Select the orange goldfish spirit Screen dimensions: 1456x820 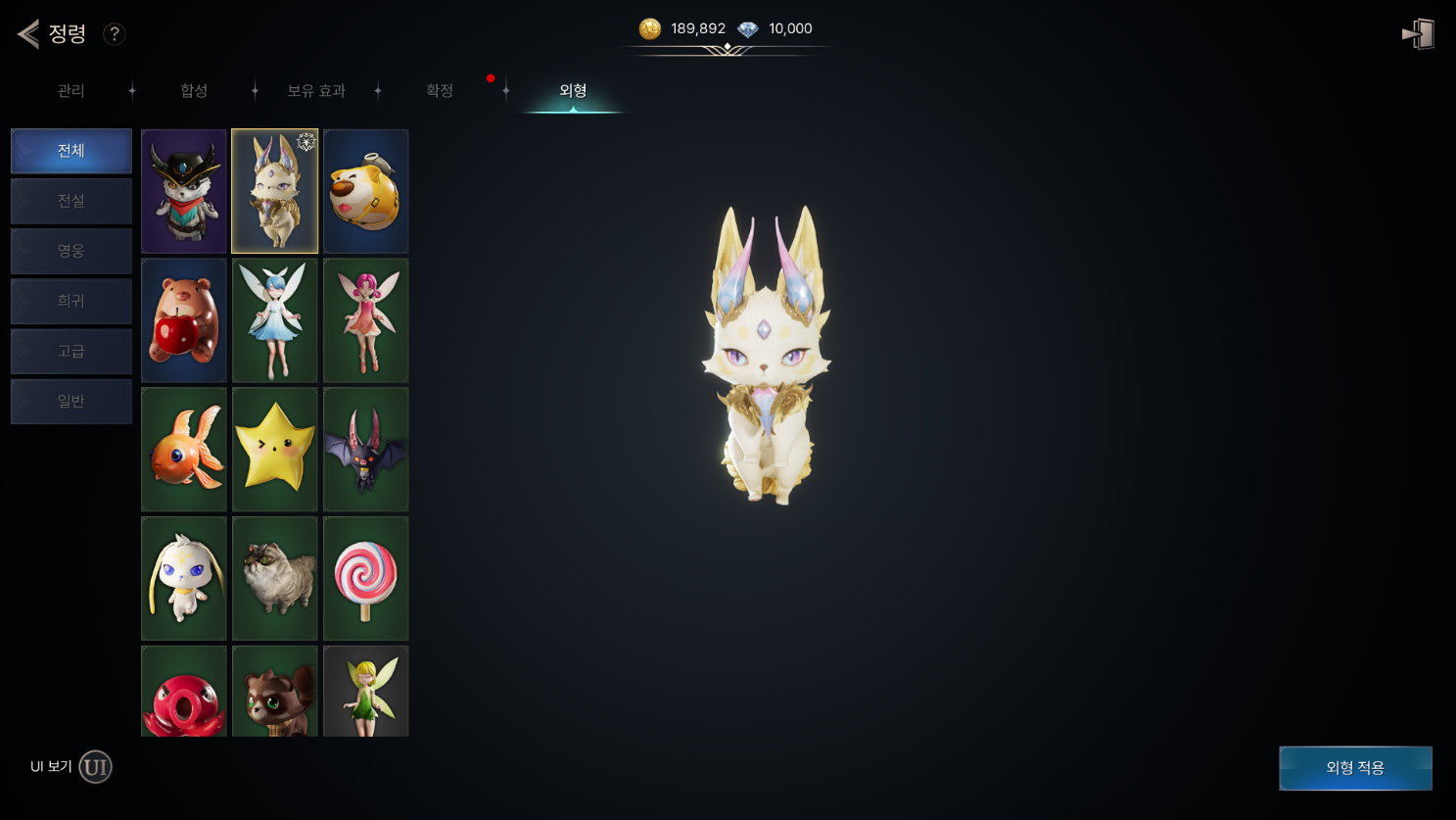tap(184, 450)
